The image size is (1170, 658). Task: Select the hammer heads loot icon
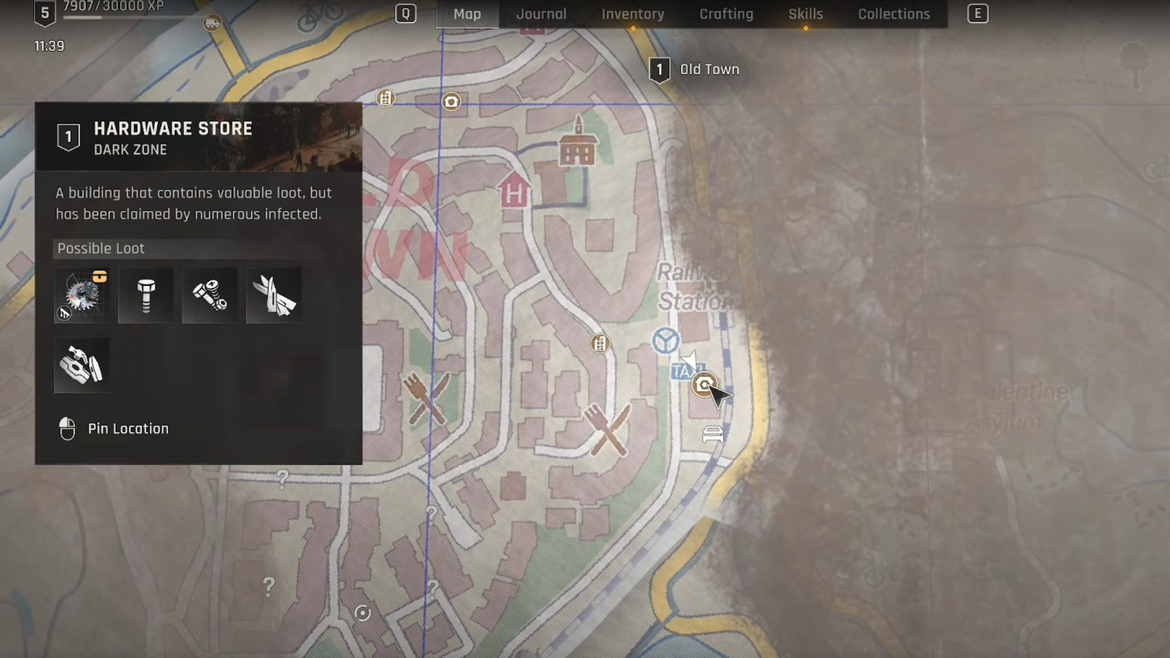(82, 365)
